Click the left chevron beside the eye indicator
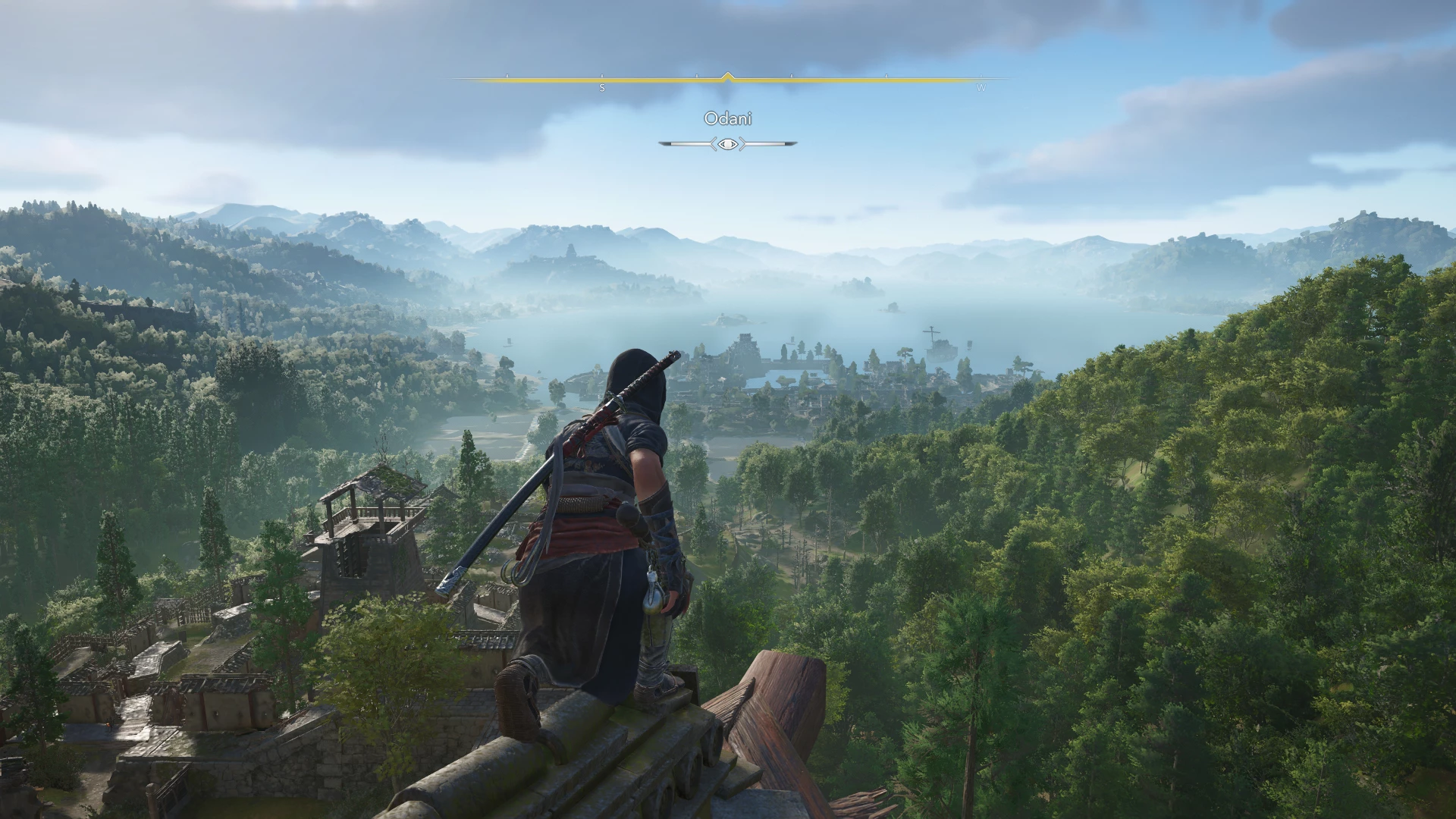 point(714,144)
